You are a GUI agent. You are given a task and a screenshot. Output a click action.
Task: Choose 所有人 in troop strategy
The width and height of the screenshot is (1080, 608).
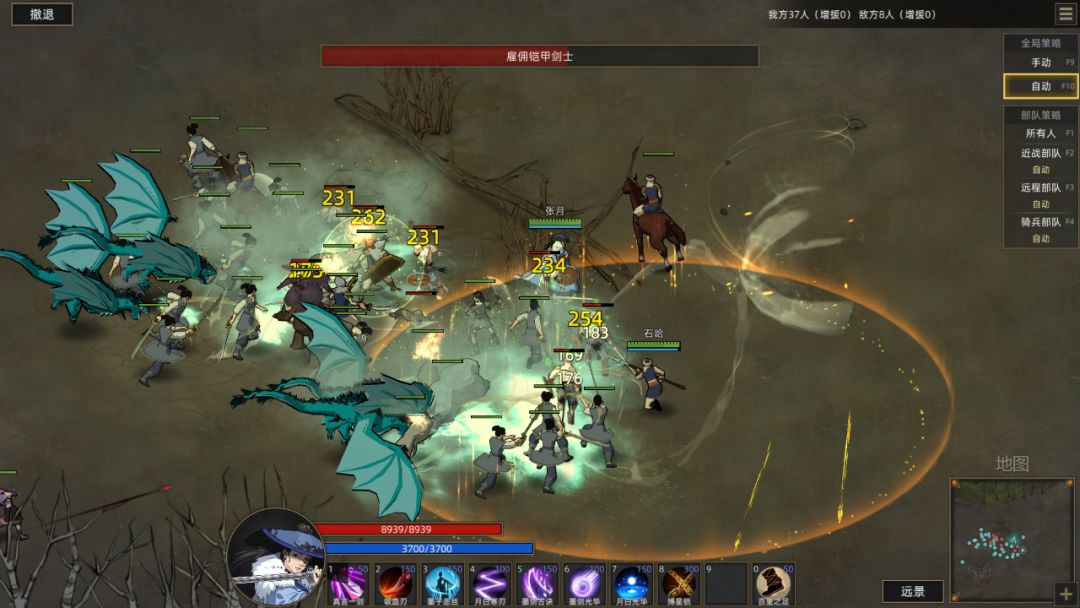point(1041,133)
